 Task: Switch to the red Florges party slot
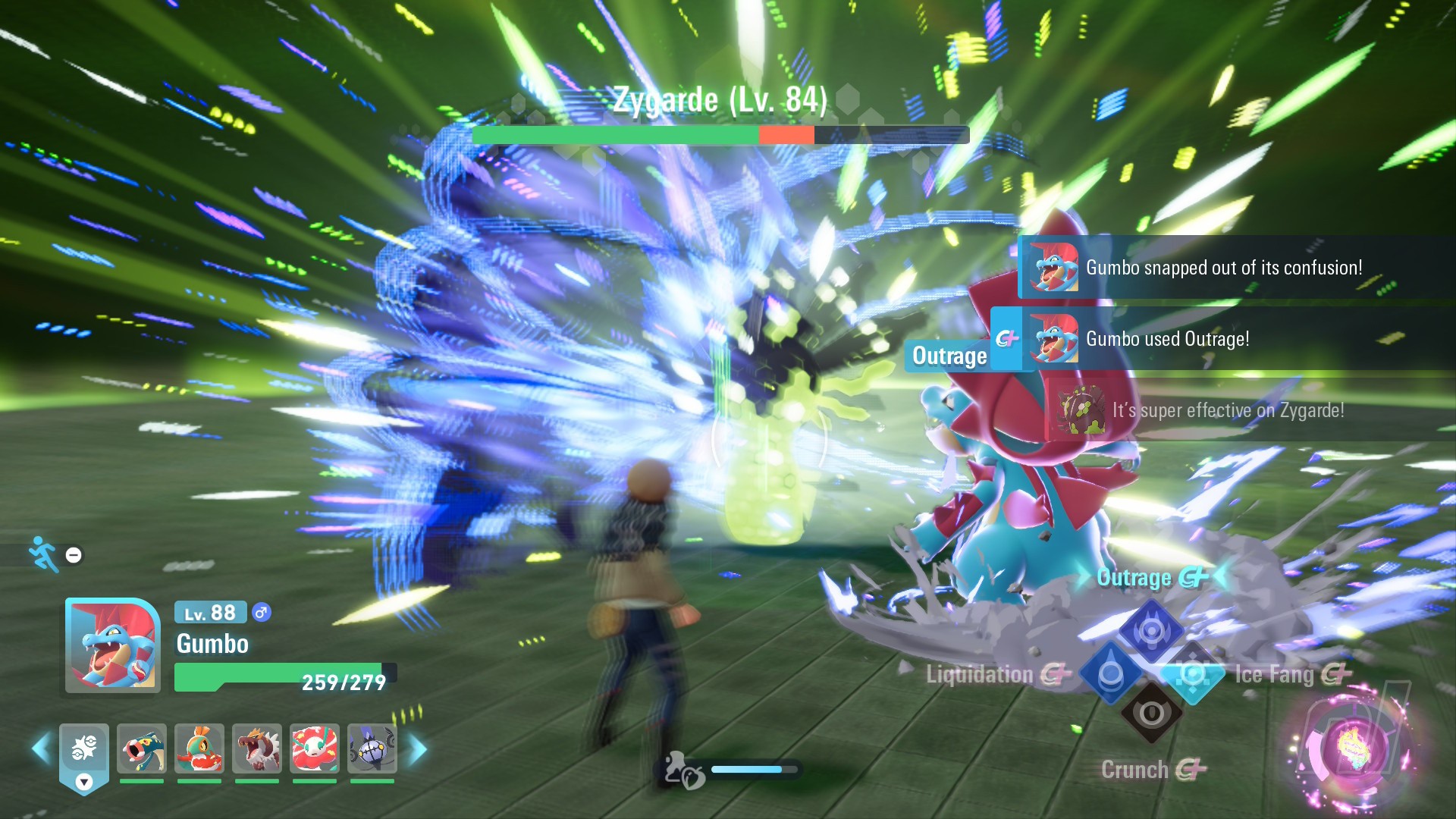coord(315,748)
